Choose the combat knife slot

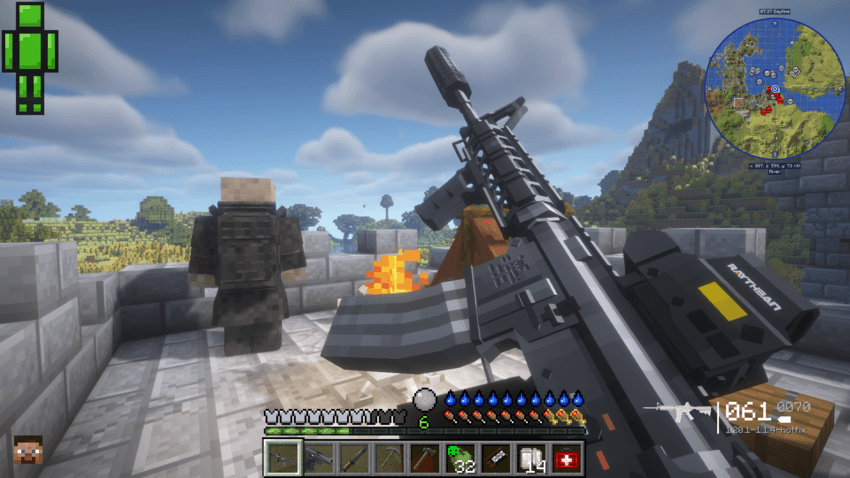click(355, 458)
